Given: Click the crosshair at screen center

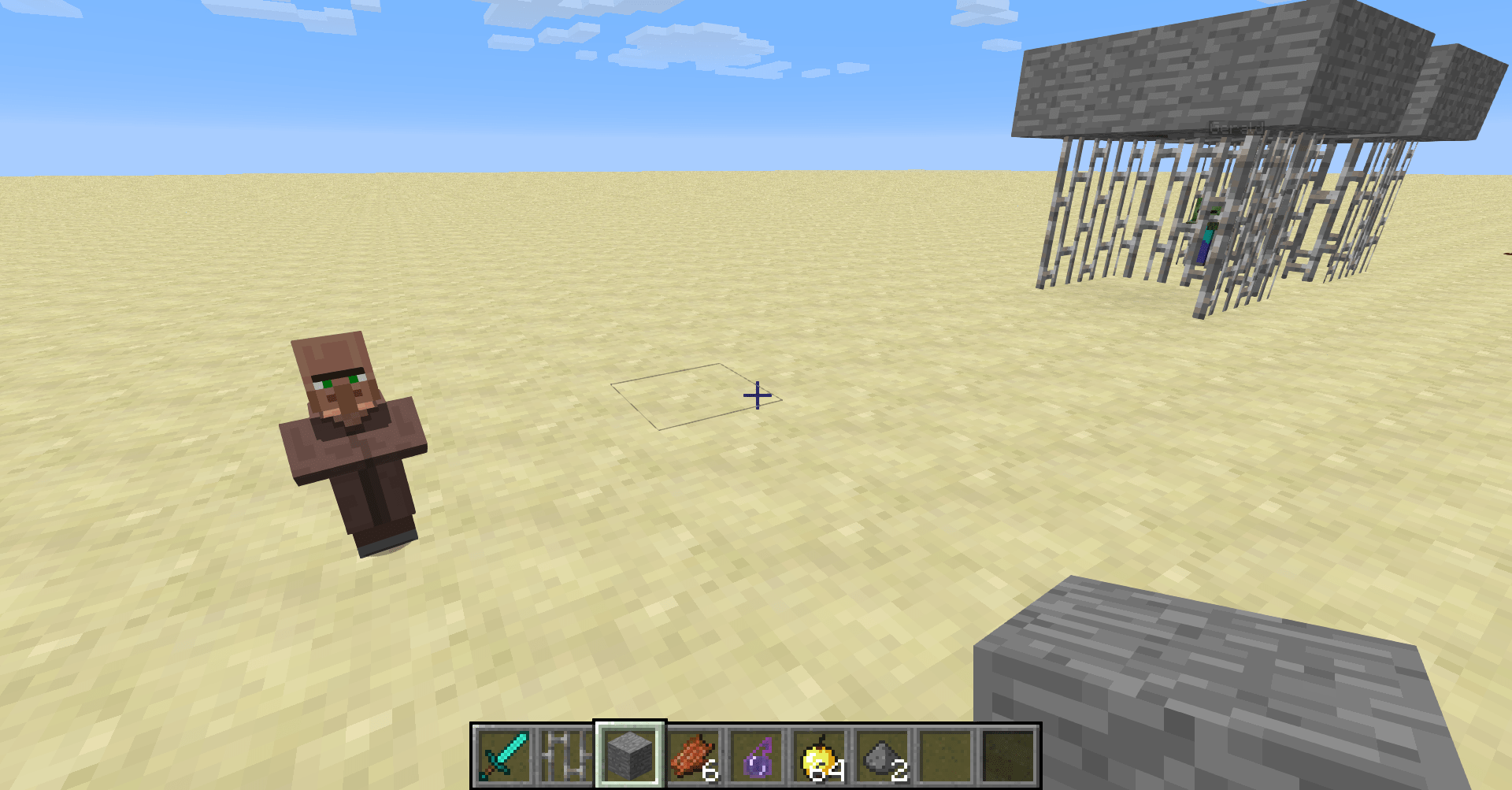Looking at the screenshot, I should click(x=758, y=395).
